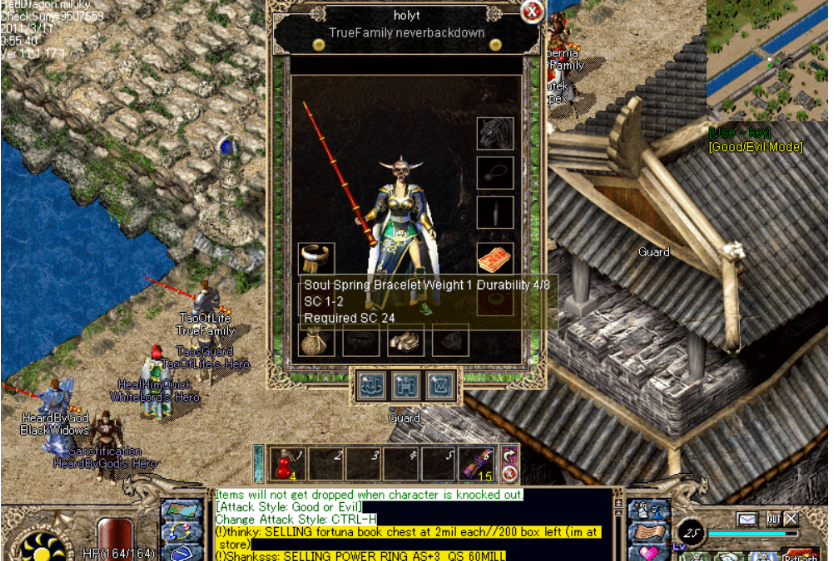Select the equipped necklace slot
The width and height of the screenshot is (834, 561).
[495, 172]
